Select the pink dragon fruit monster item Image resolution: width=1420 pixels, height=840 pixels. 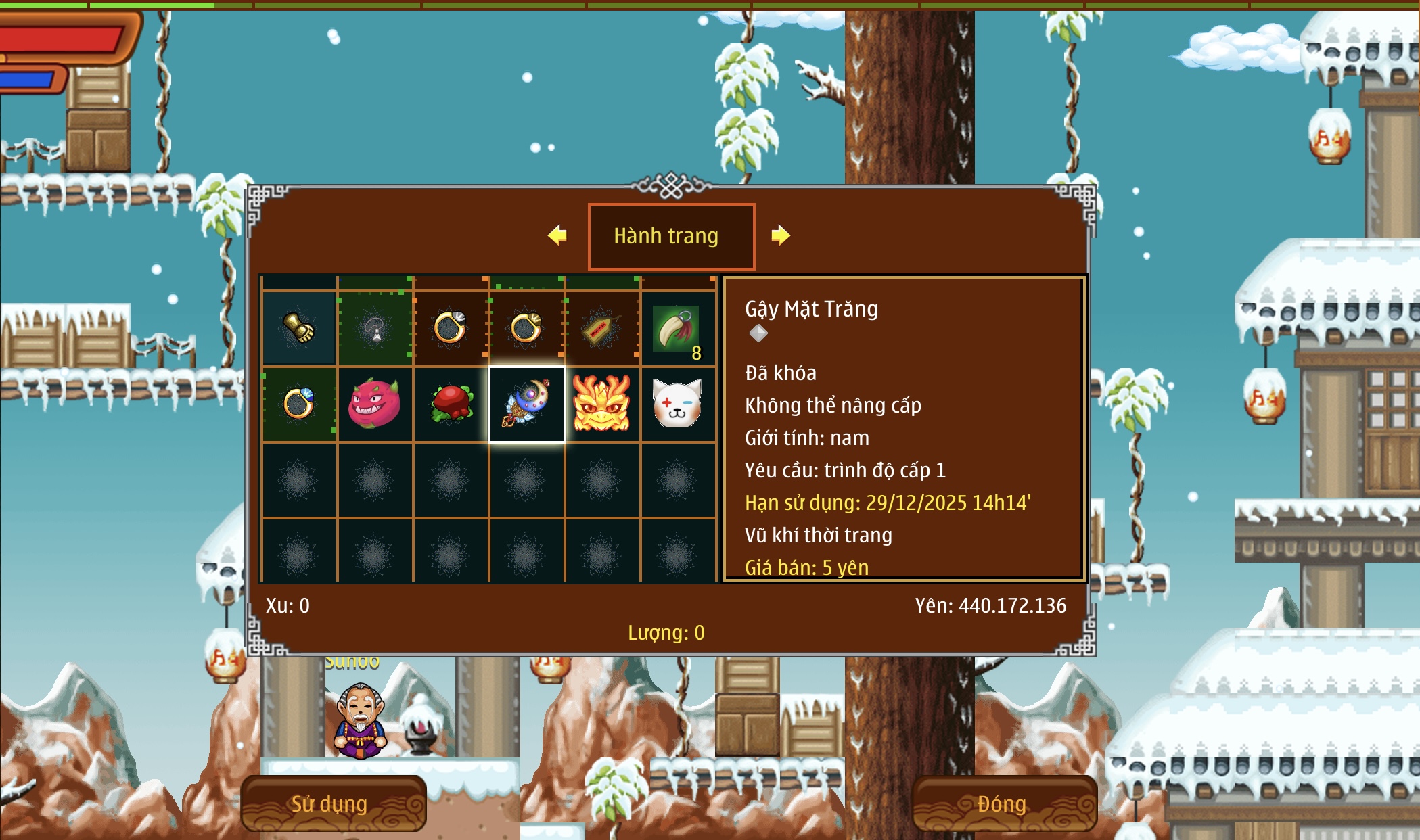(375, 404)
